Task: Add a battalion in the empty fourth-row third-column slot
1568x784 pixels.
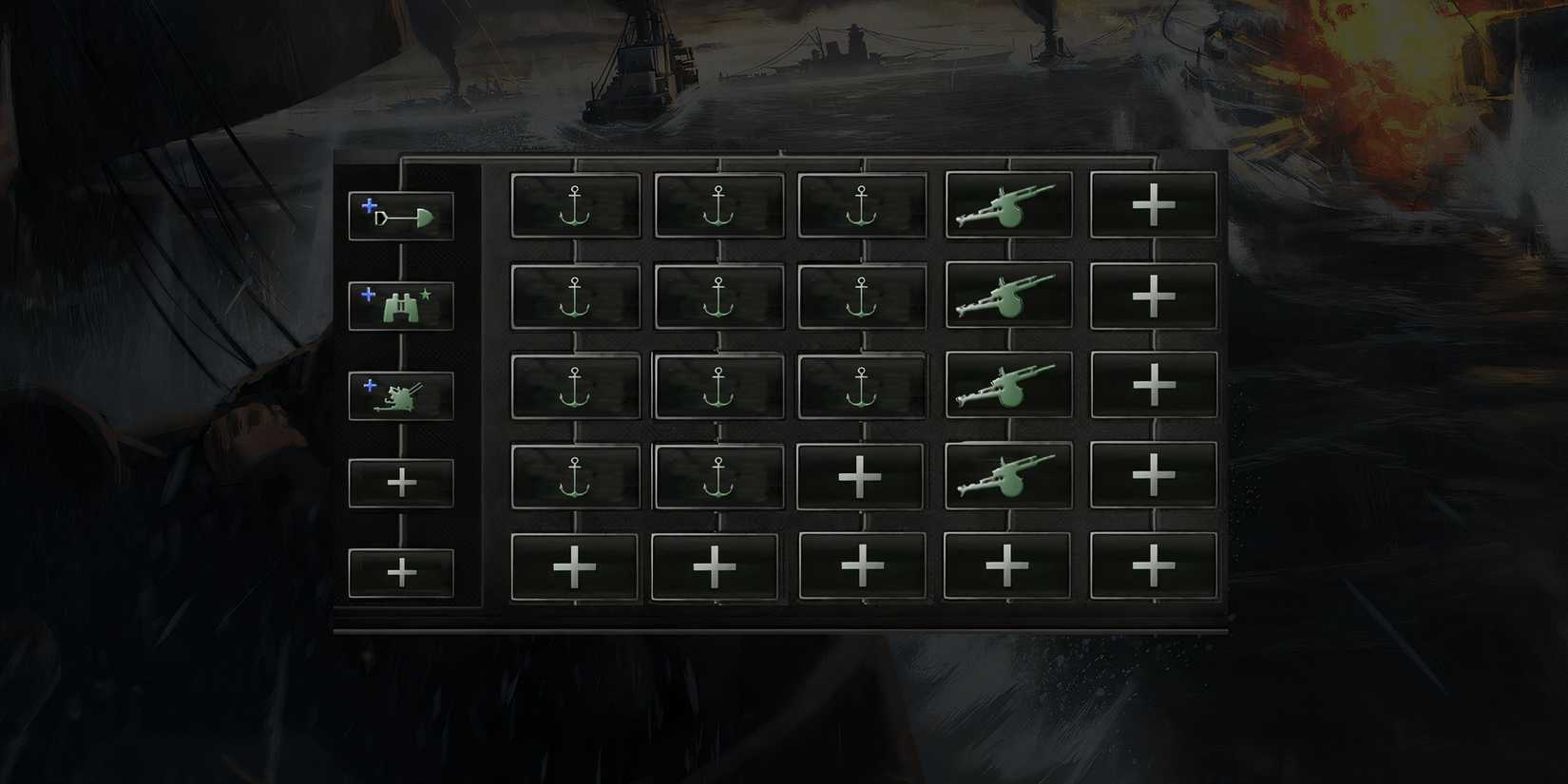Action: tap(862, 475)
